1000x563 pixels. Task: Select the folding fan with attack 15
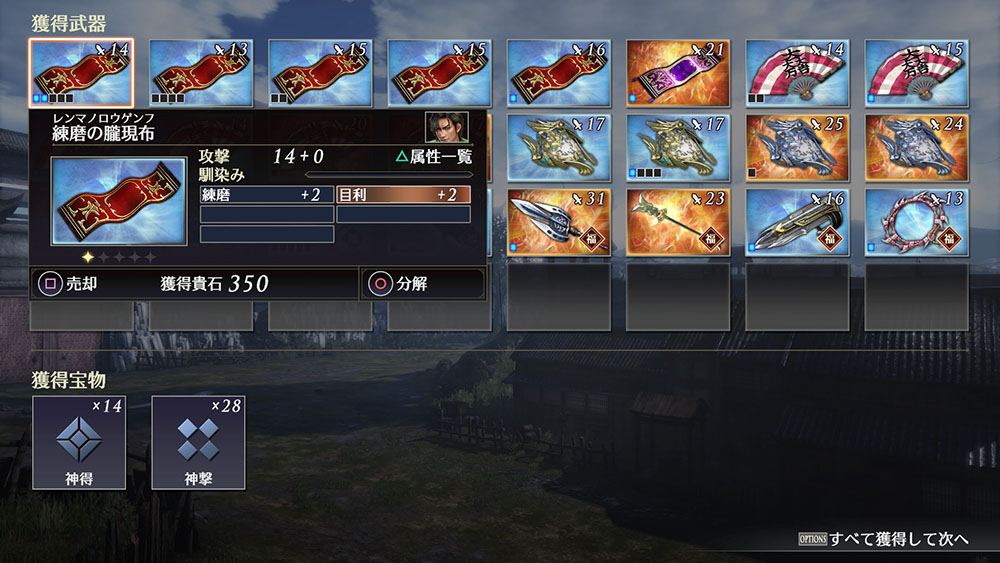(x=916, y=73)
